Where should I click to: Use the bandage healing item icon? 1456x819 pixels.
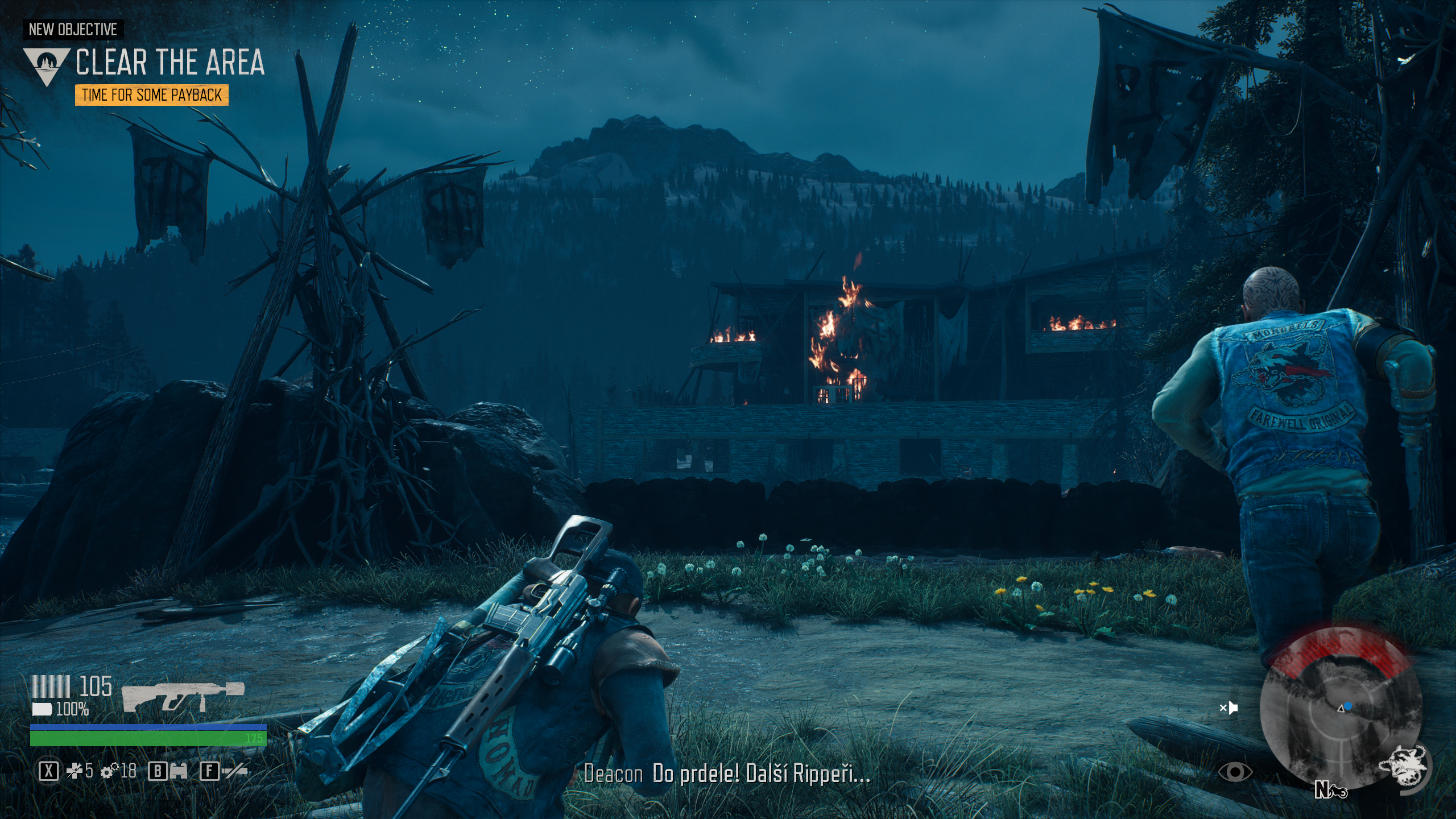(x=75, y=771)
